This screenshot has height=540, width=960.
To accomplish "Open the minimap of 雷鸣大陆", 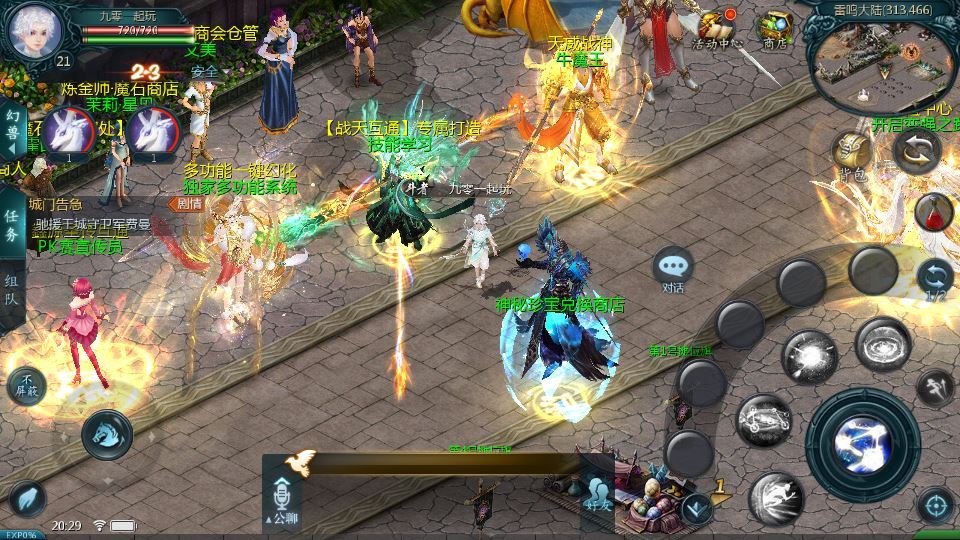I will (x=880, y=62).
